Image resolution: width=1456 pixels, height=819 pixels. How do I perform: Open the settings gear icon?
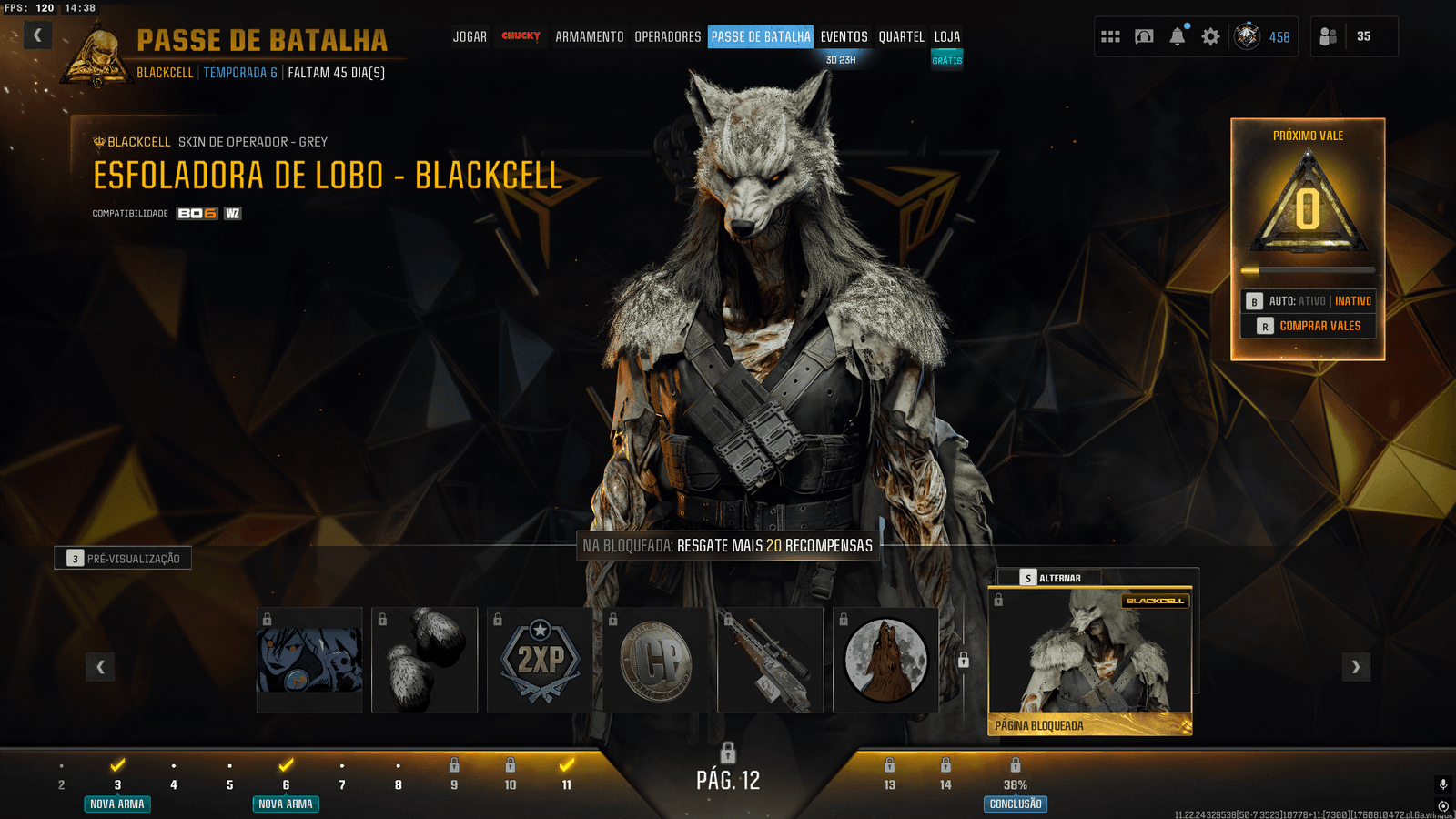pos(1210,36)
